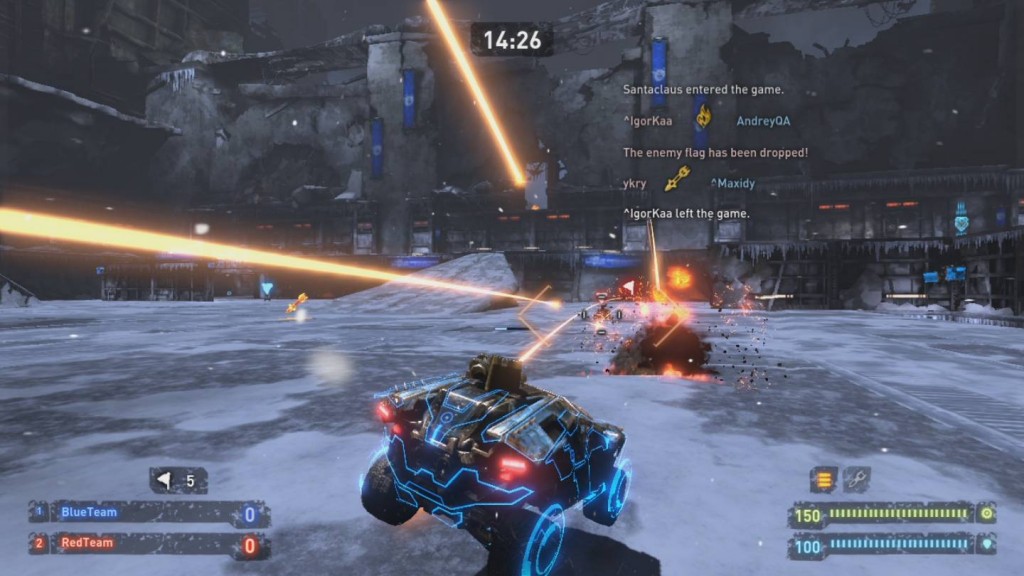The height and width of the screenshot is (576, 1024).
Task: Click ^Maxidy's name in the kill feed
Action: (735, 183)
